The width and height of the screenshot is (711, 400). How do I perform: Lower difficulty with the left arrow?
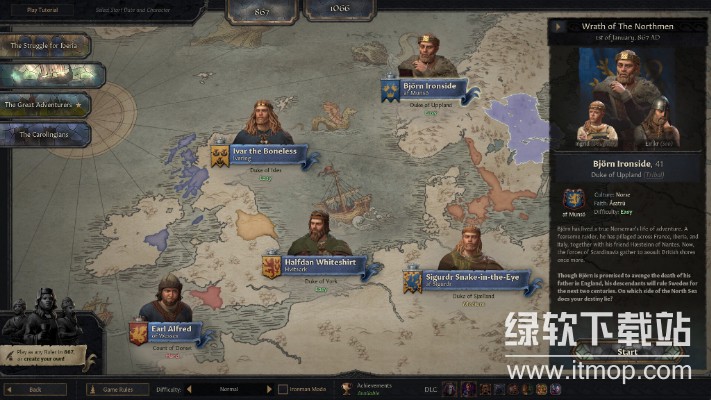pyautogui.click(x=189, y=389)
